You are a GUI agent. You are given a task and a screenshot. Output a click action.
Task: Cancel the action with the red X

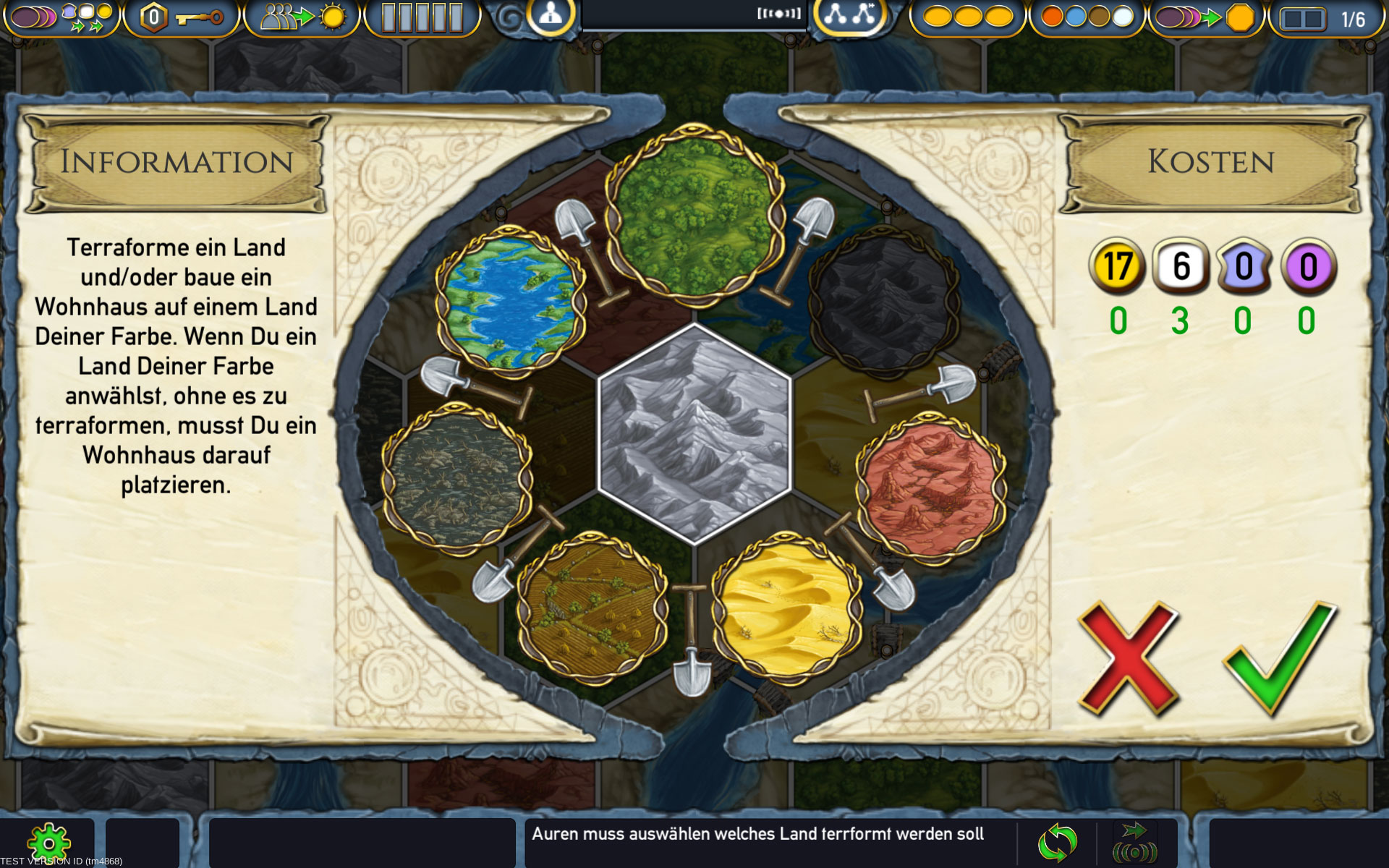coord(1127,657)
